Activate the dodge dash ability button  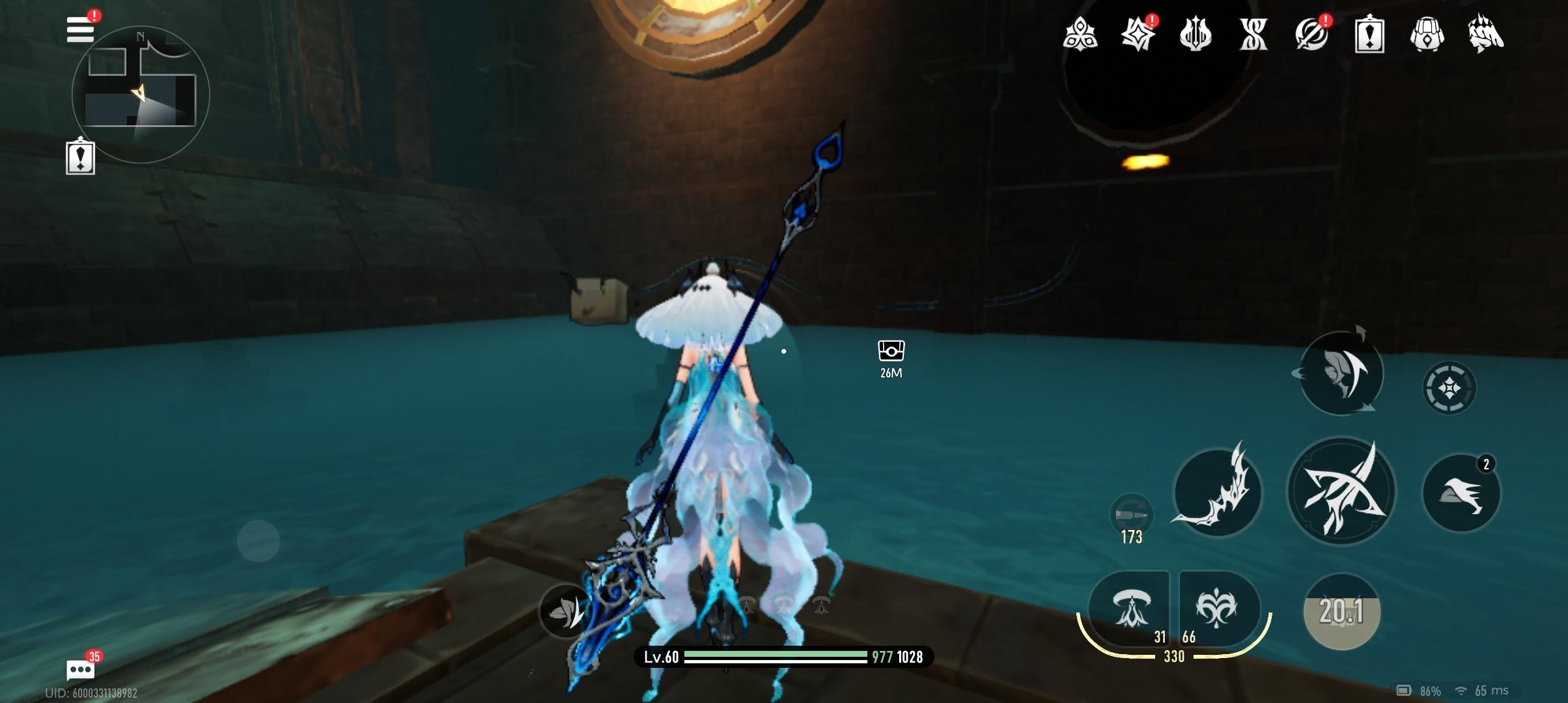pyautogui.click(x=1341, y=373)
